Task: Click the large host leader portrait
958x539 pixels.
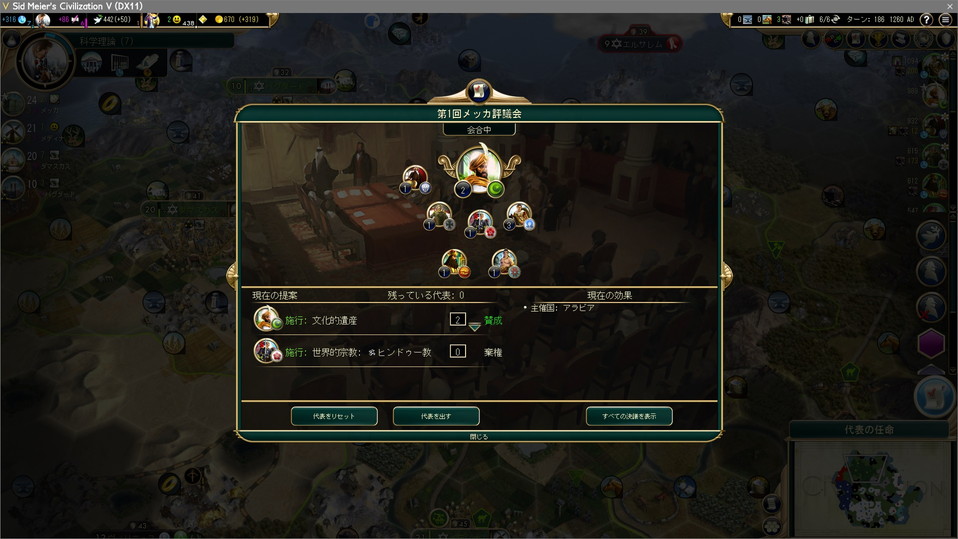Action: click(478, 170)
